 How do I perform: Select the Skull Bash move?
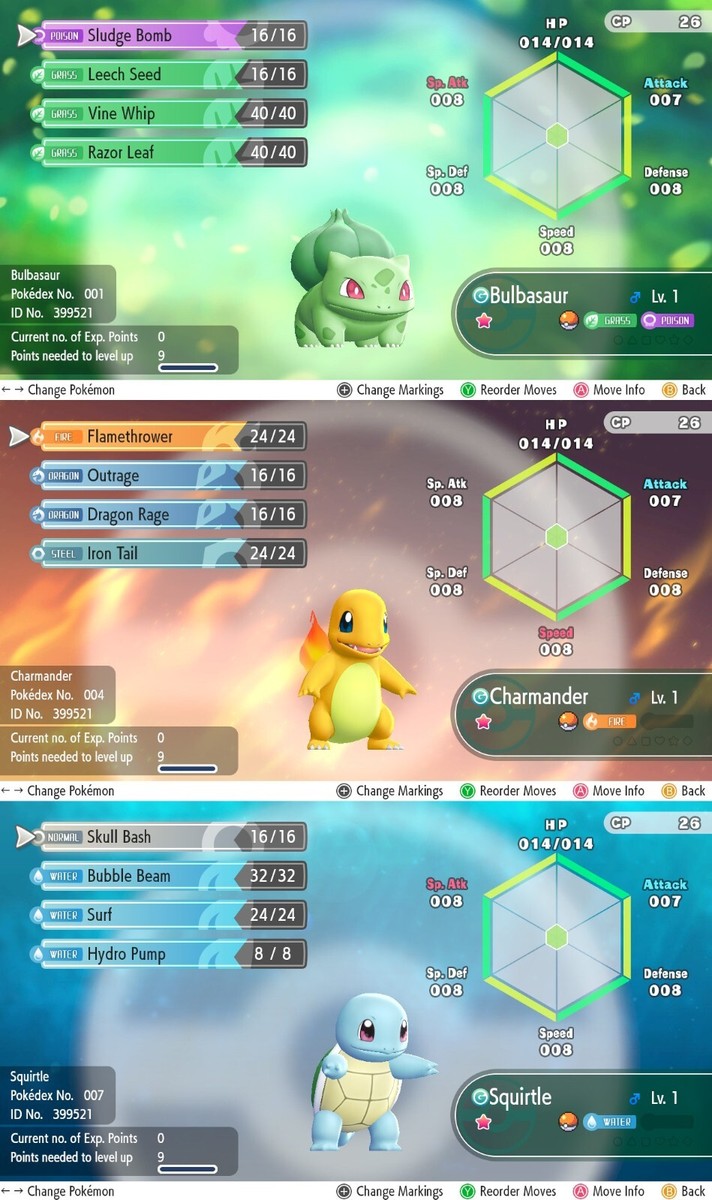tap(170, 836)
